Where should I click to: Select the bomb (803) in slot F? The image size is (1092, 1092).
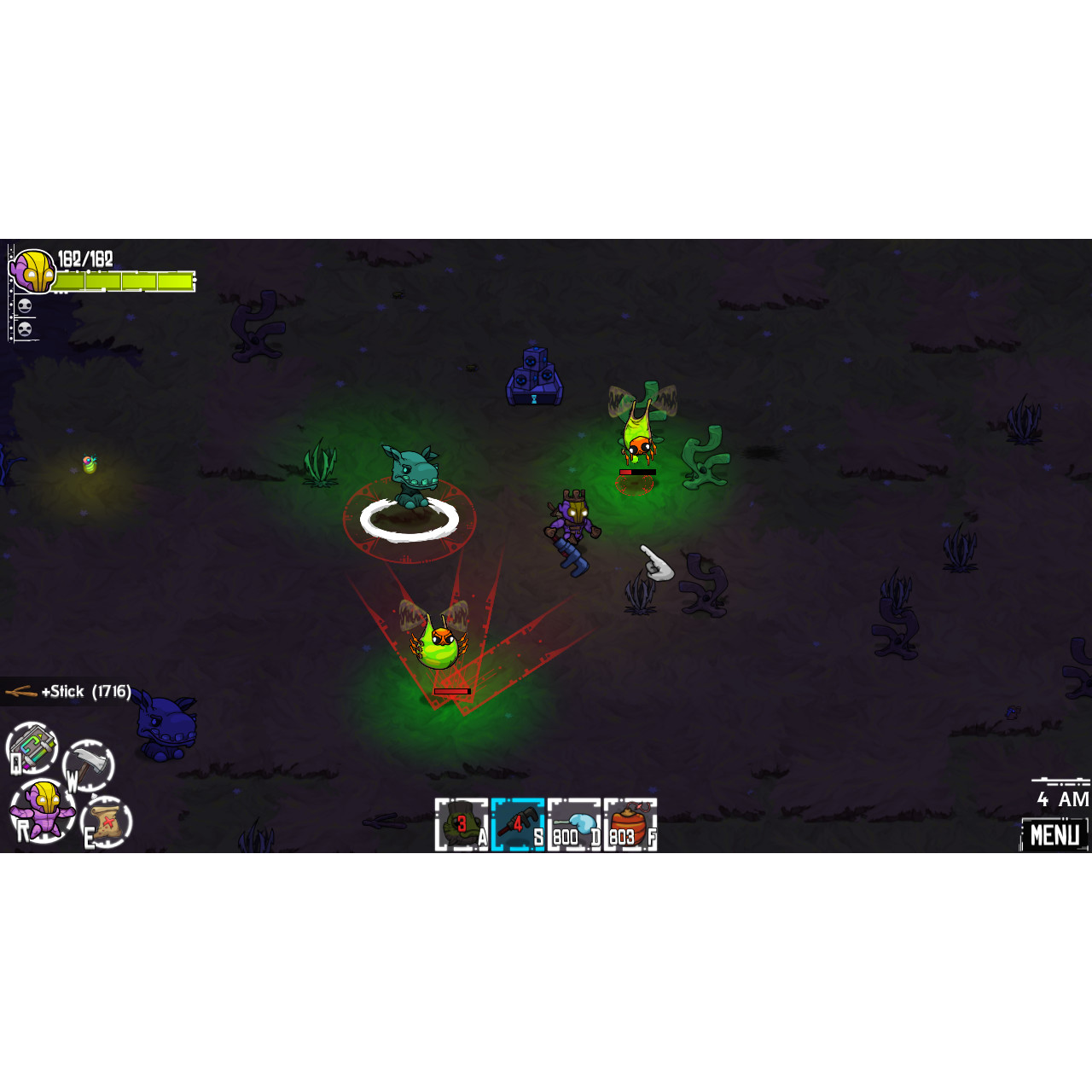630,822
